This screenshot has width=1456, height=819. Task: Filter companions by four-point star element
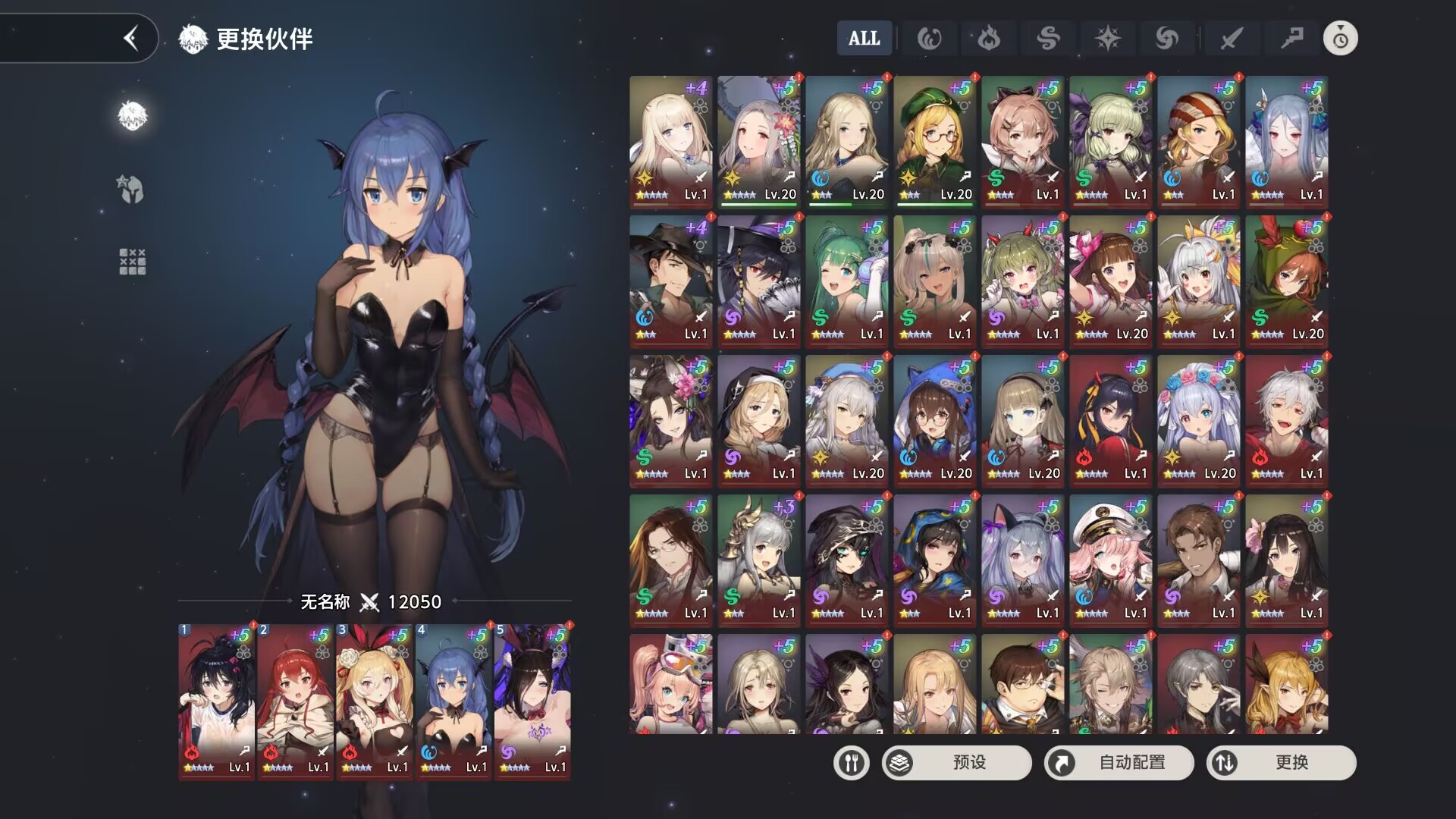(x=1107, y=38)
